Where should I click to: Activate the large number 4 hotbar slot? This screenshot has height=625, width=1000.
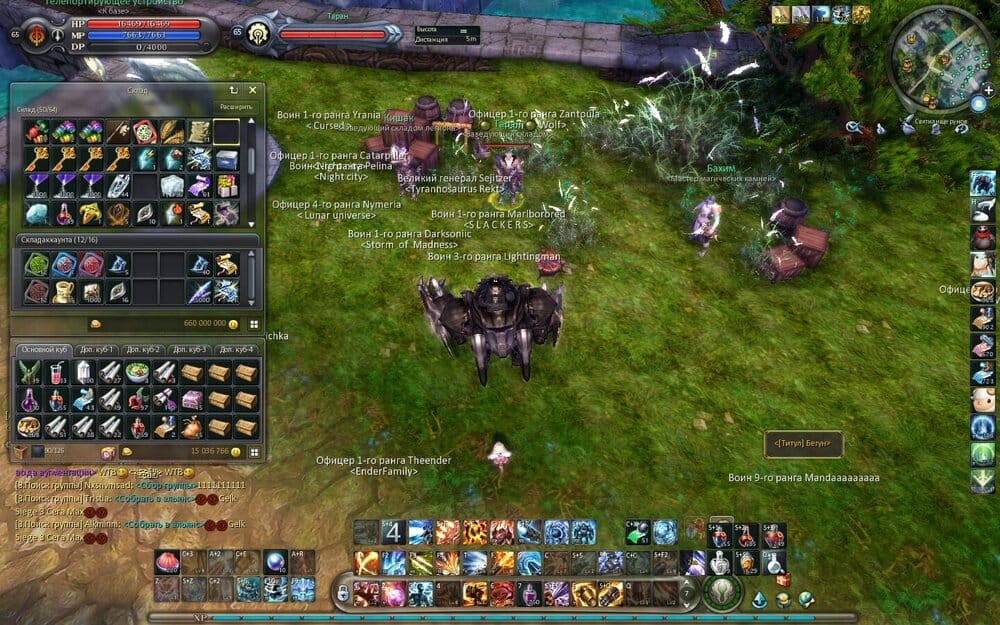[x=393, y=531]
